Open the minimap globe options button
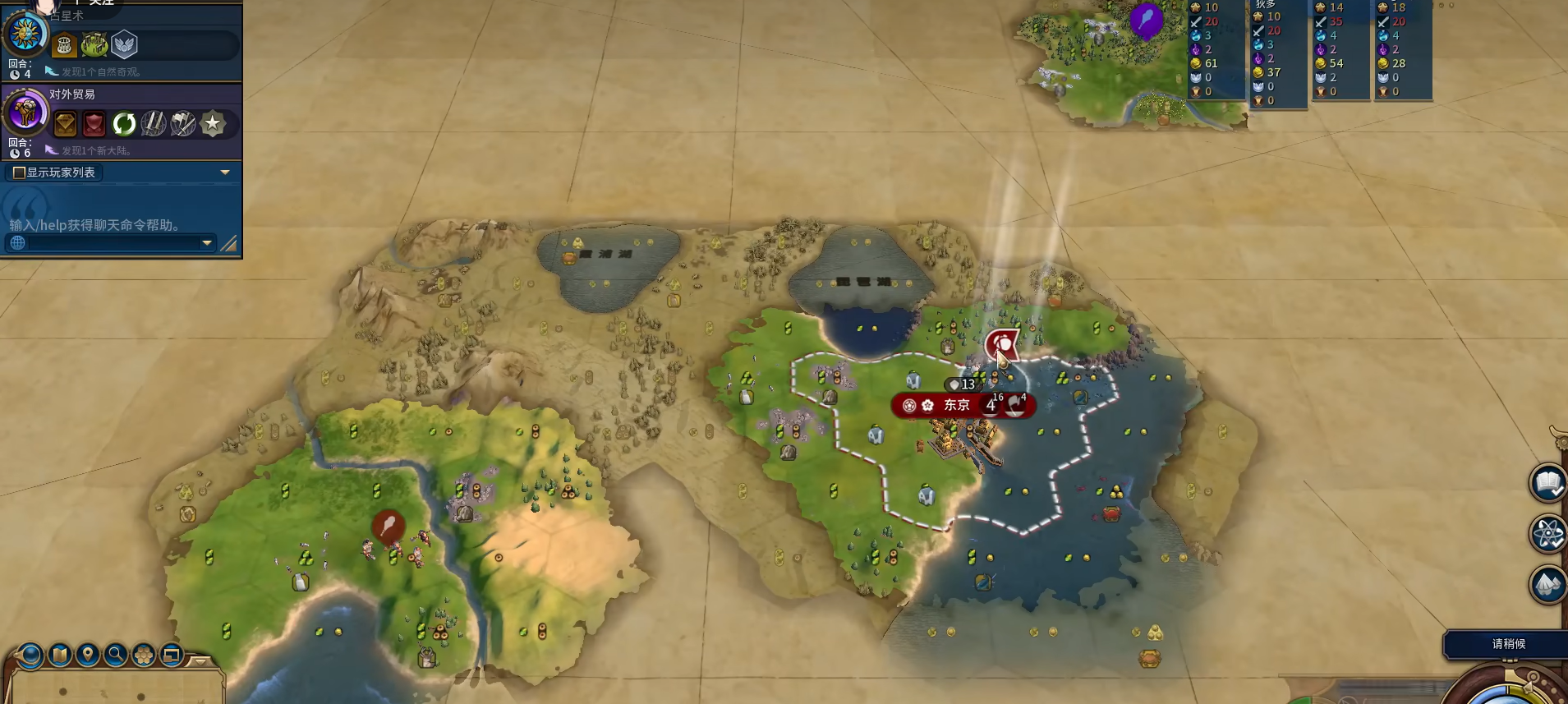This screenshot has height=704, width=1568. tap(30, 655)
